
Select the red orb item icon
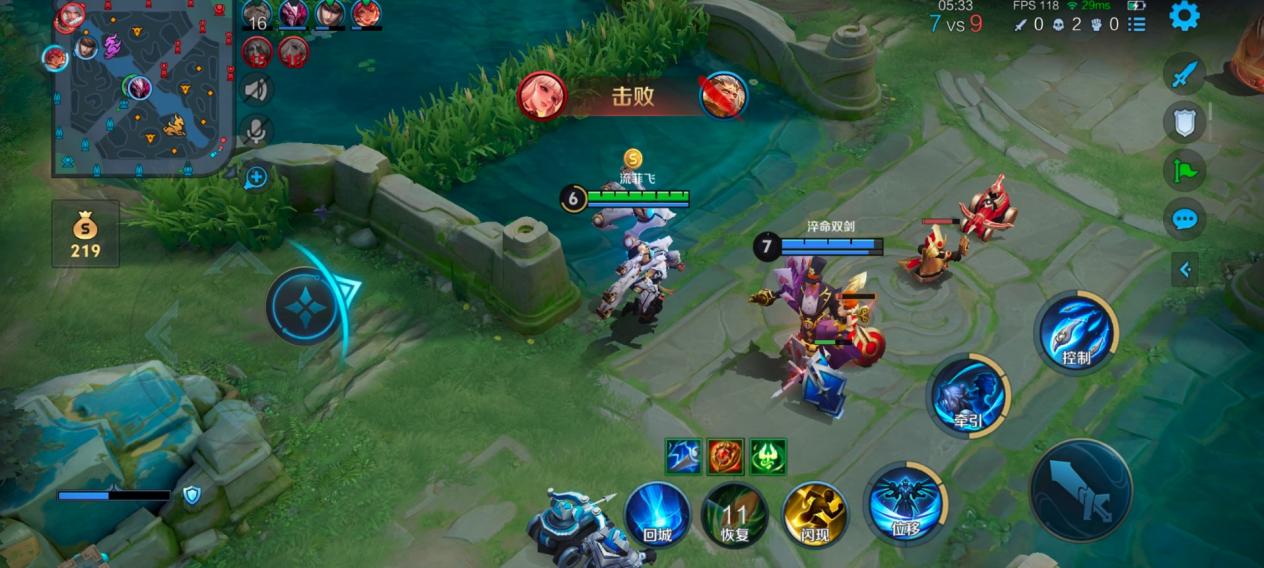pos(725,456)
